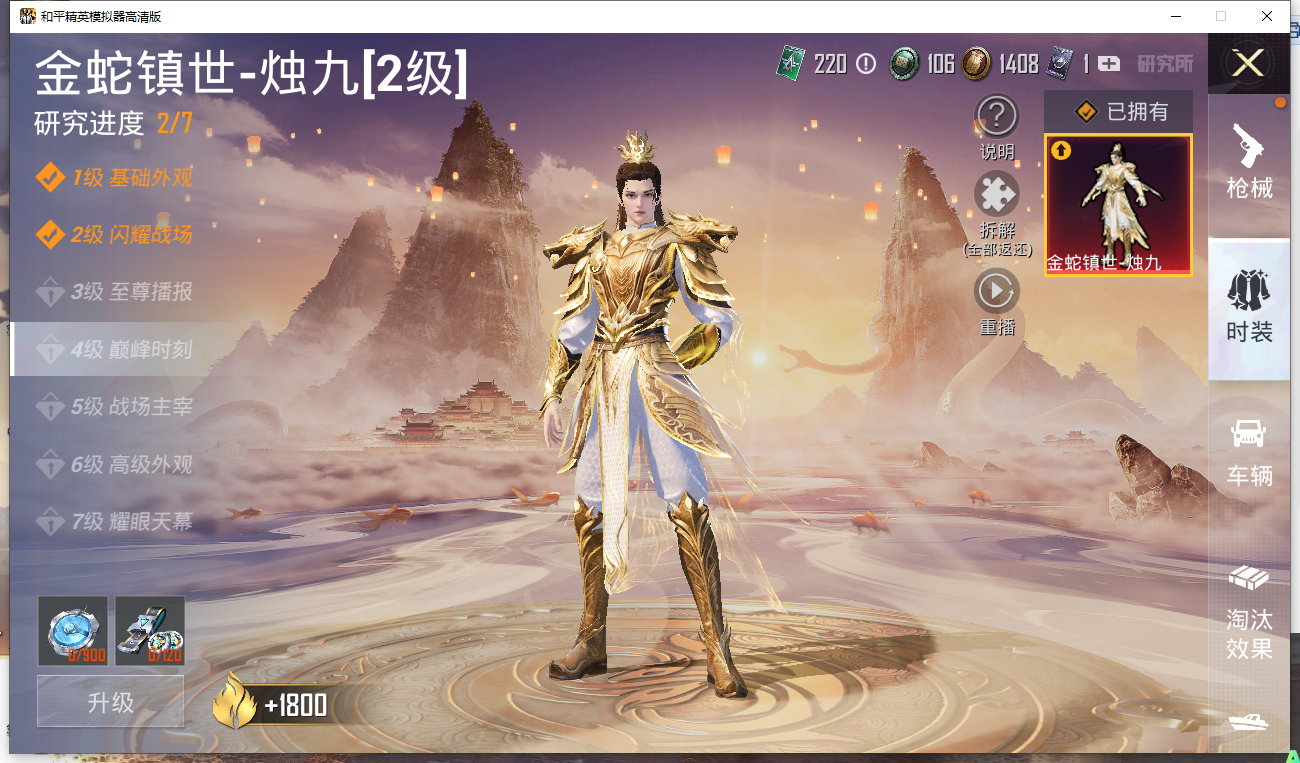Click the 拆解 puzzle-piece dismantle button
This screenshot has width=1300, height=763.
996,194
